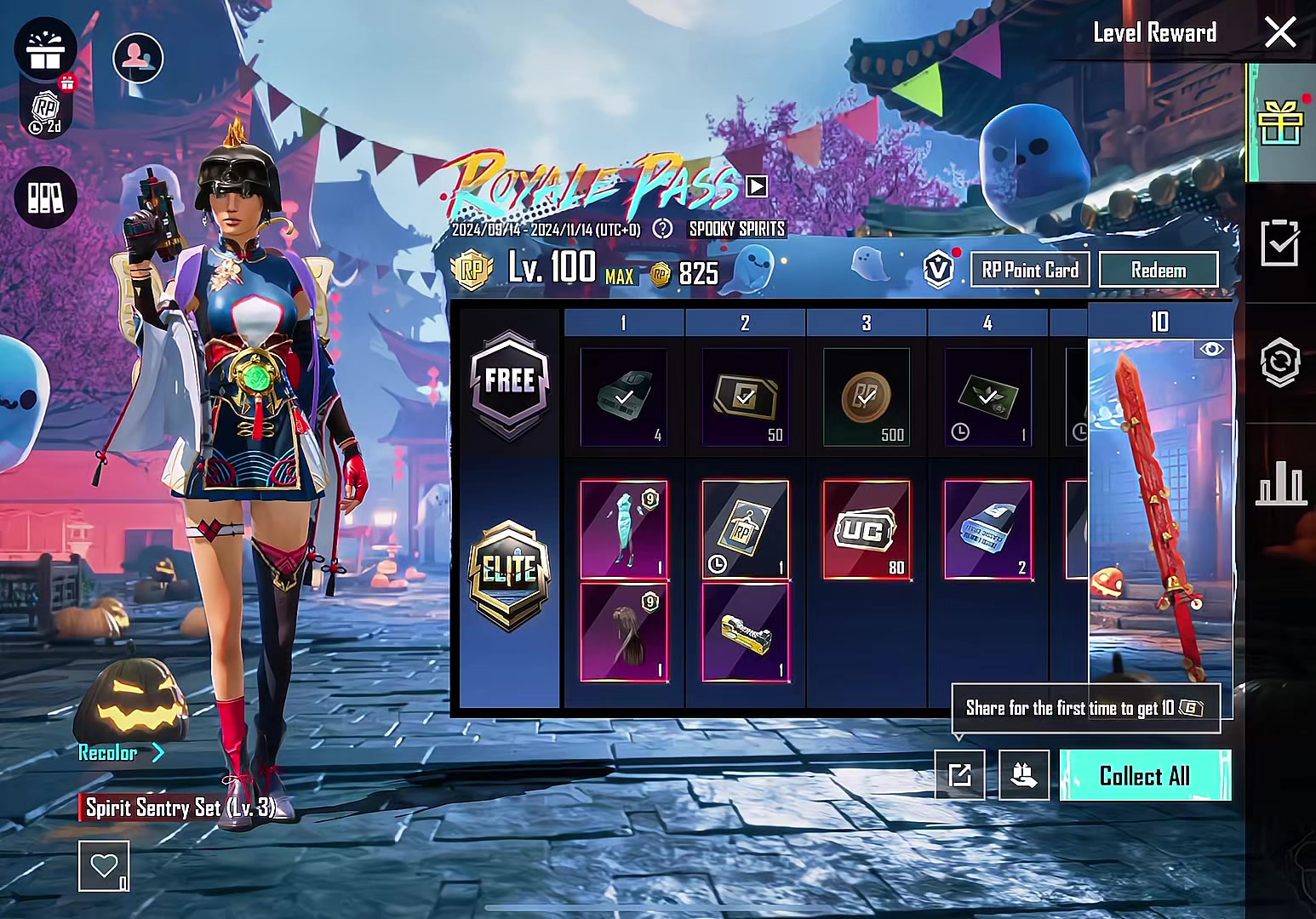Open the friends profile icon
1316x919 pixels.
click(138, 57)
